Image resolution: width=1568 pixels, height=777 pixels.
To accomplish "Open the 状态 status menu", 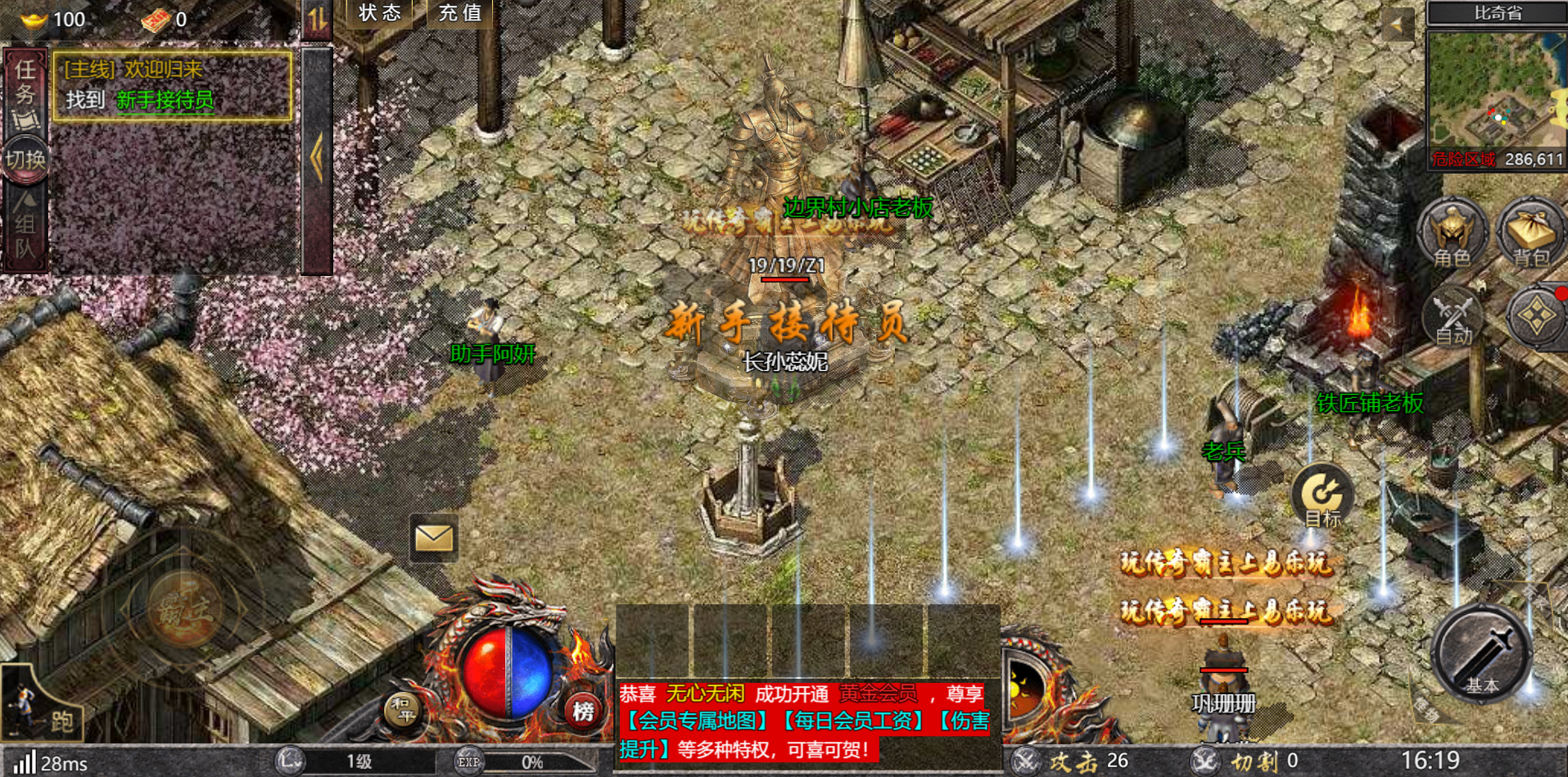I will (379, 14).
